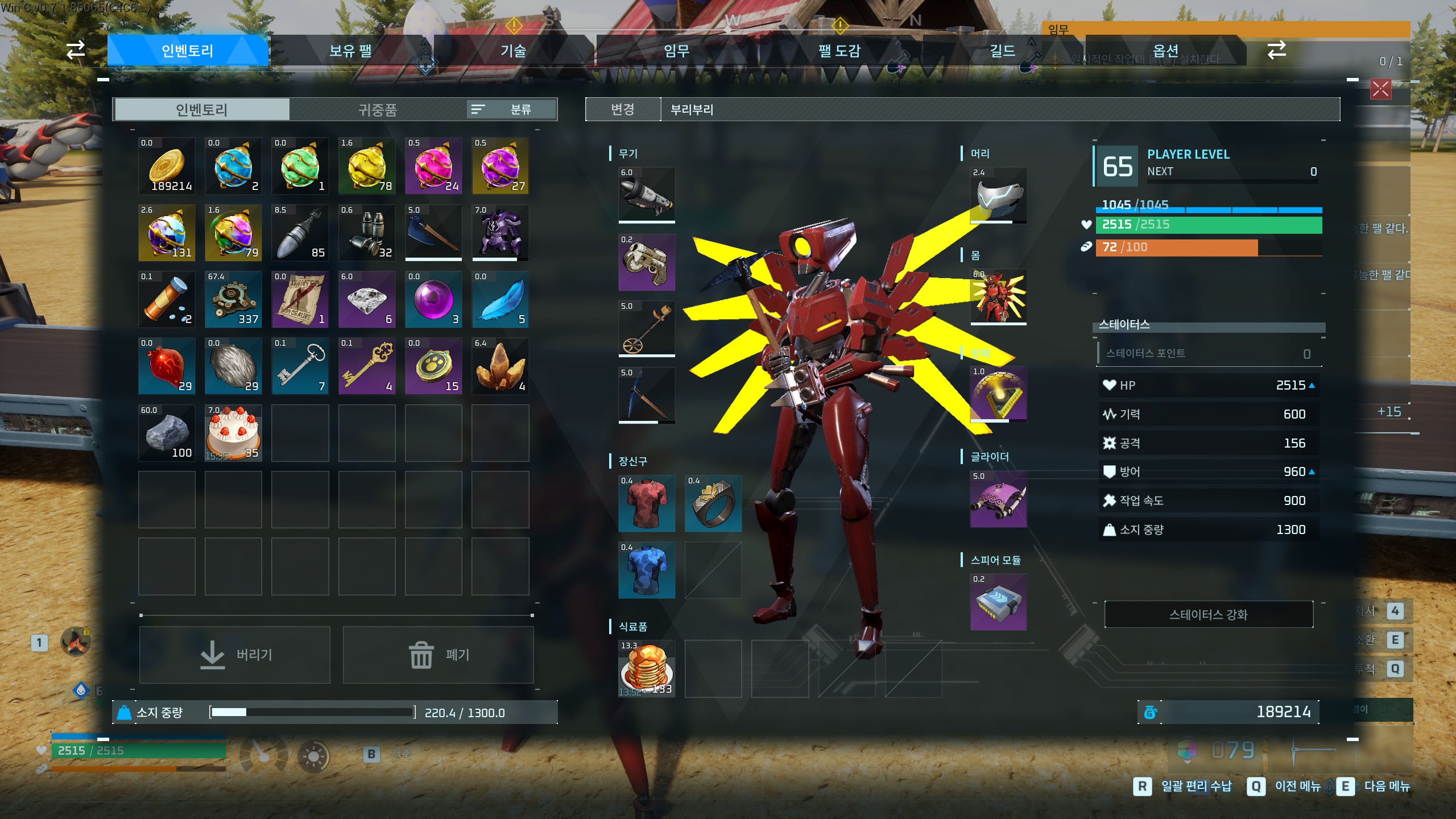The height and width of the screenshot is (819, 1456).
Task: Select the pancake food slot
Action: pyautogui.click(x=647, y=669)
